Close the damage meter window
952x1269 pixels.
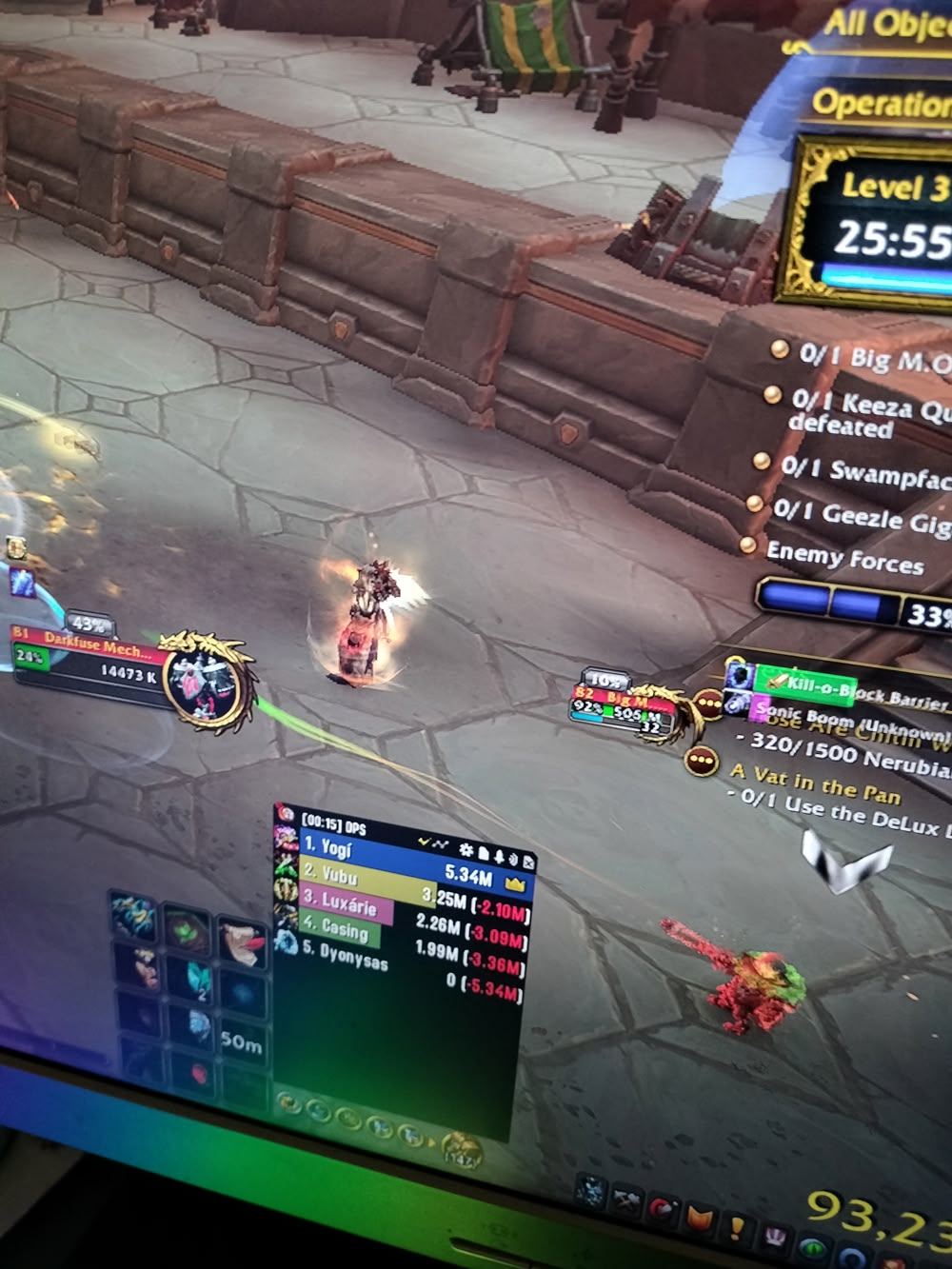(529, 862)
